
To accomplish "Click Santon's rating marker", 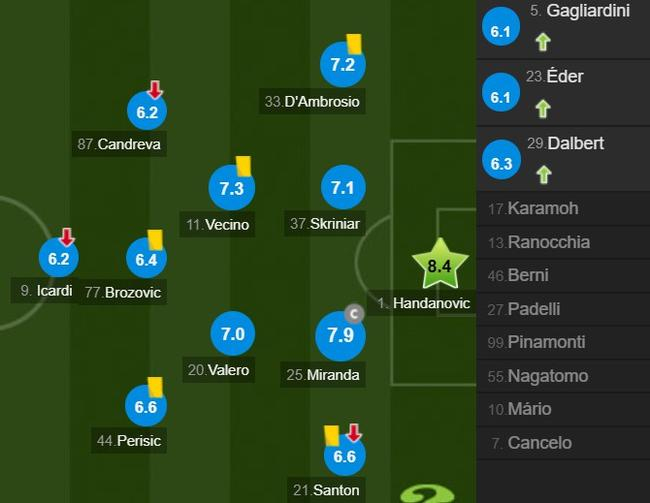I will 344,456.
